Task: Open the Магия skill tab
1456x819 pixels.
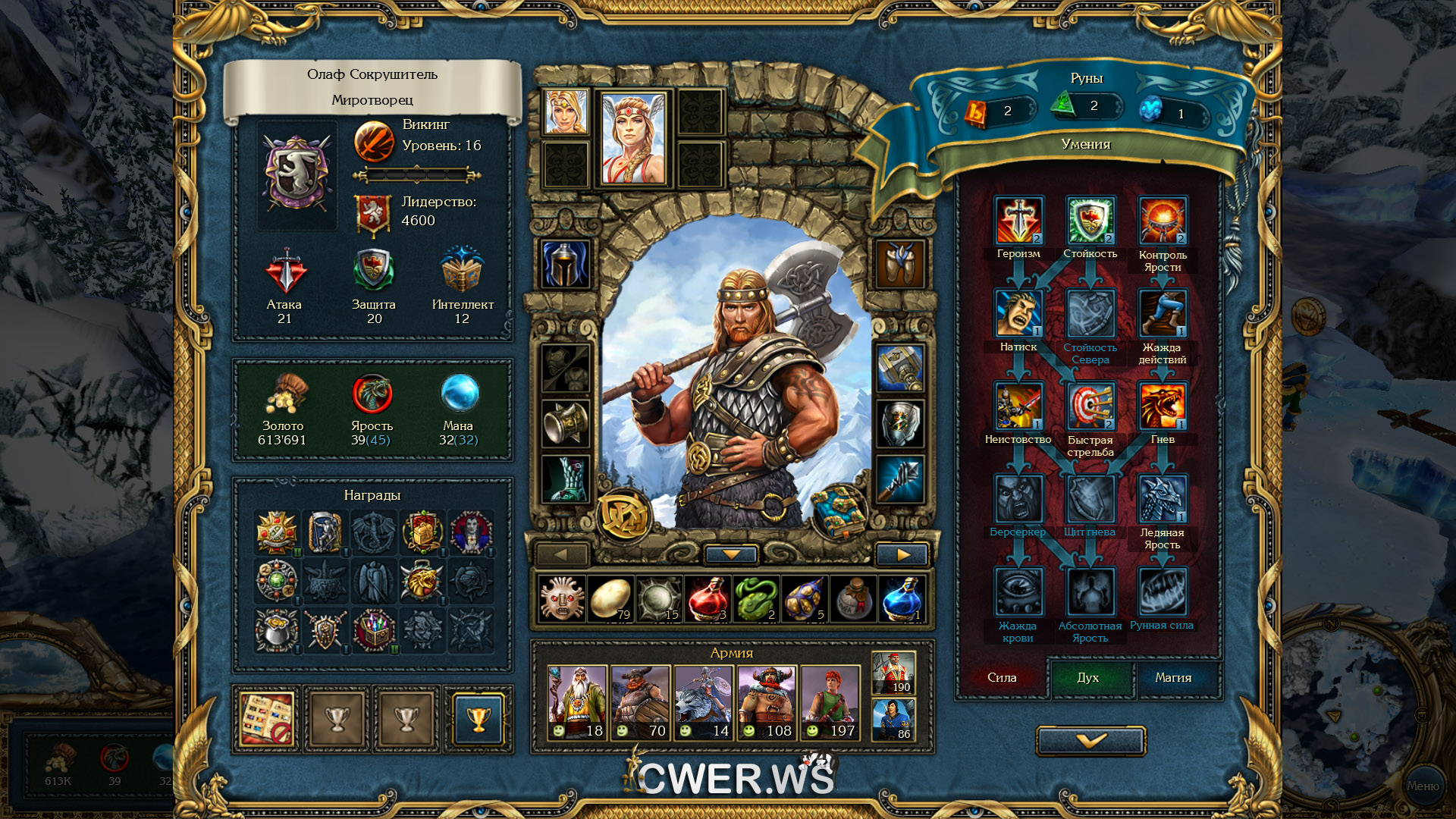Action: pos(1173,678)
